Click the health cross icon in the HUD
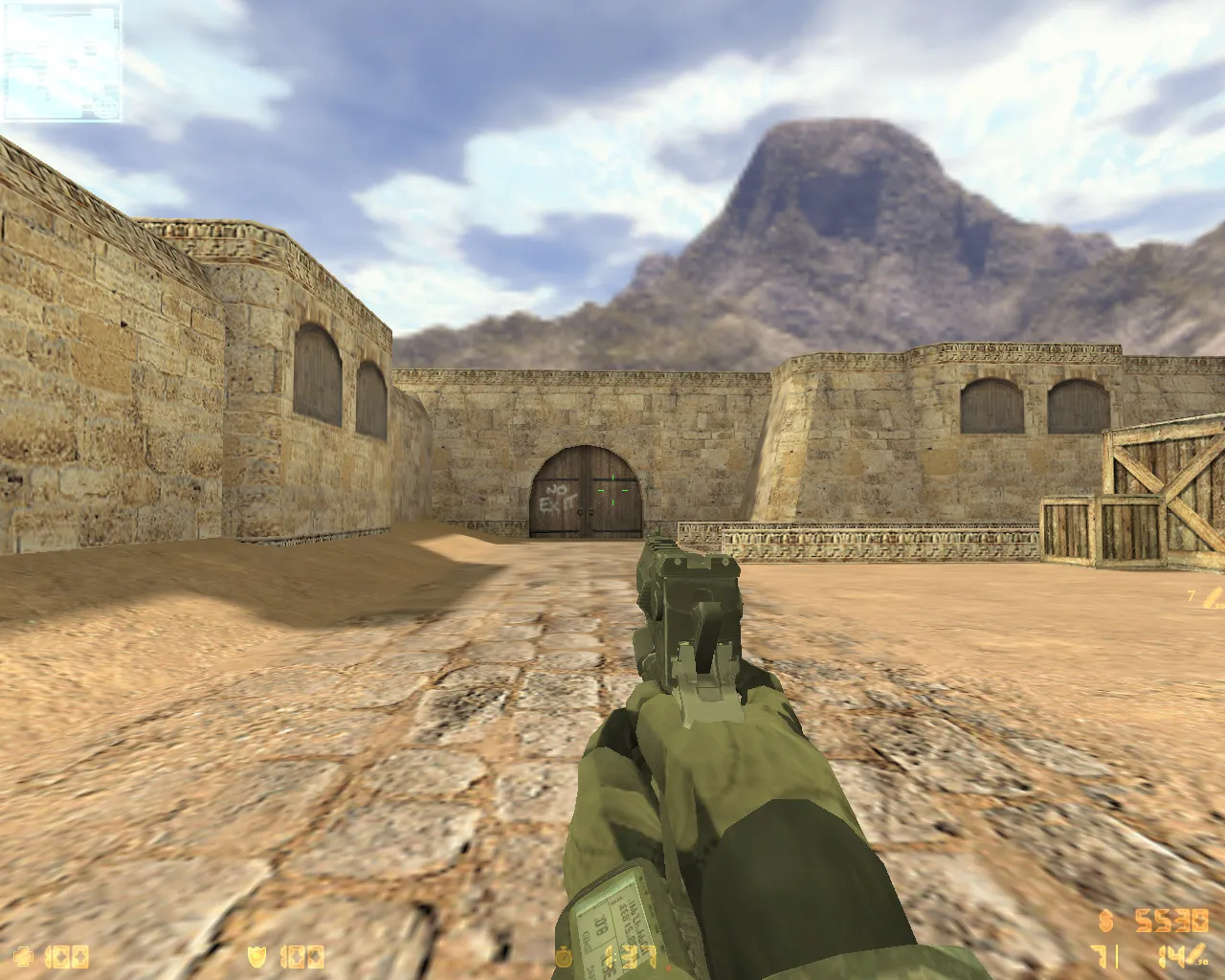 click(x=24, y=954)
